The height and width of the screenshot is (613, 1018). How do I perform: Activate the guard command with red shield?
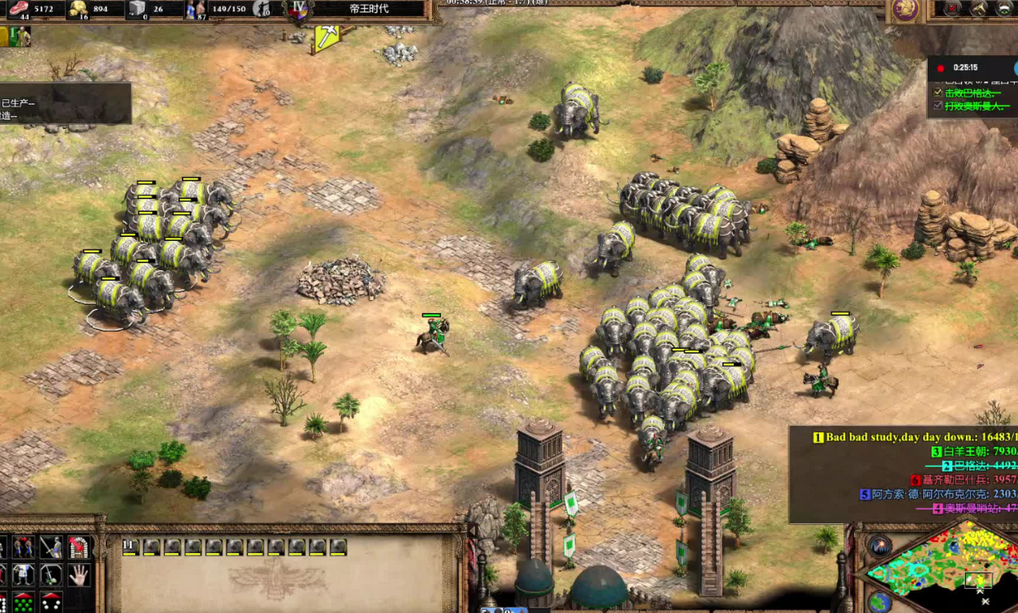(78, 547)
